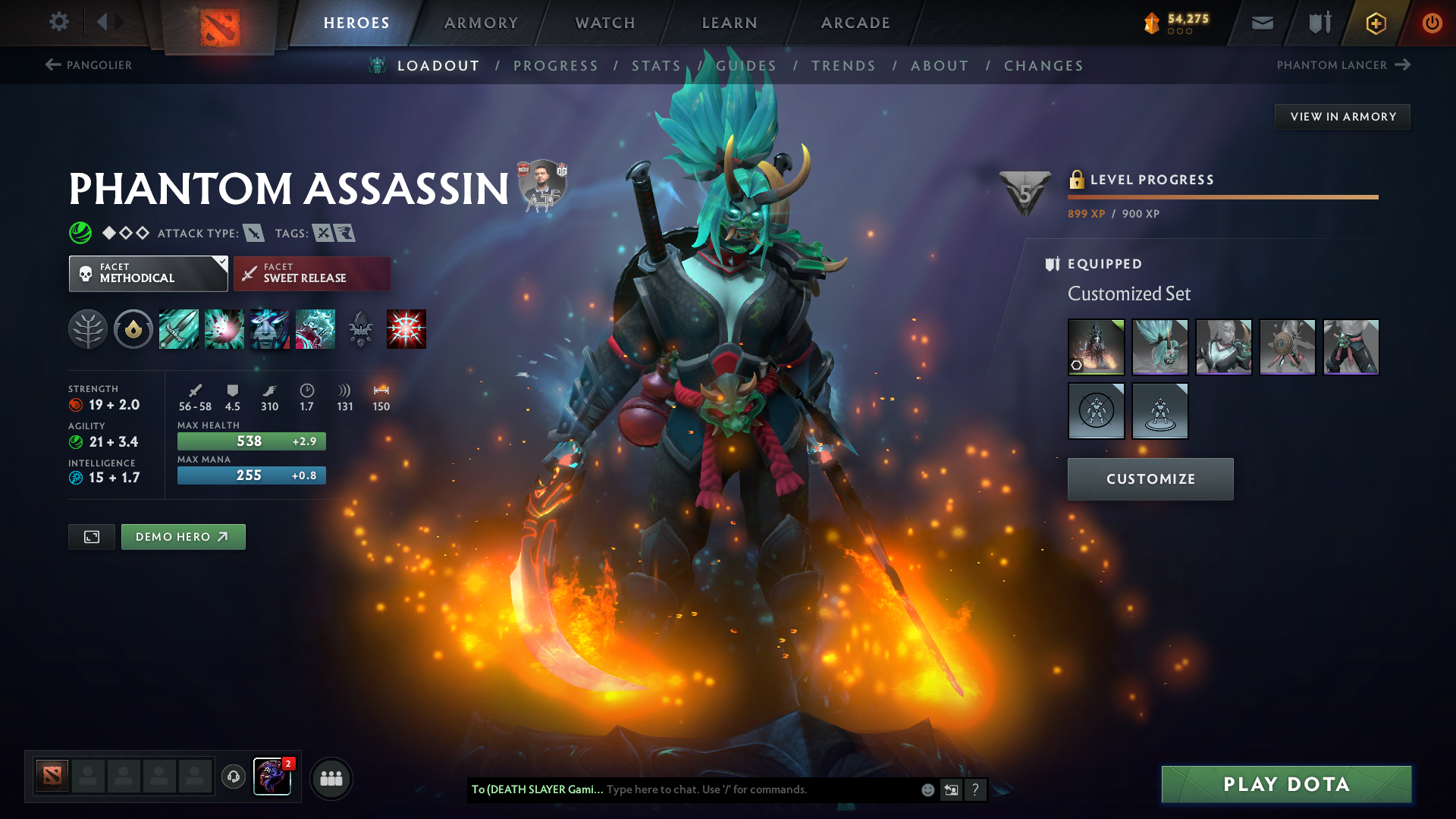Switch to the PROGRESS tab
Screen dimensions: 1456x819
[x=556, y=65]
